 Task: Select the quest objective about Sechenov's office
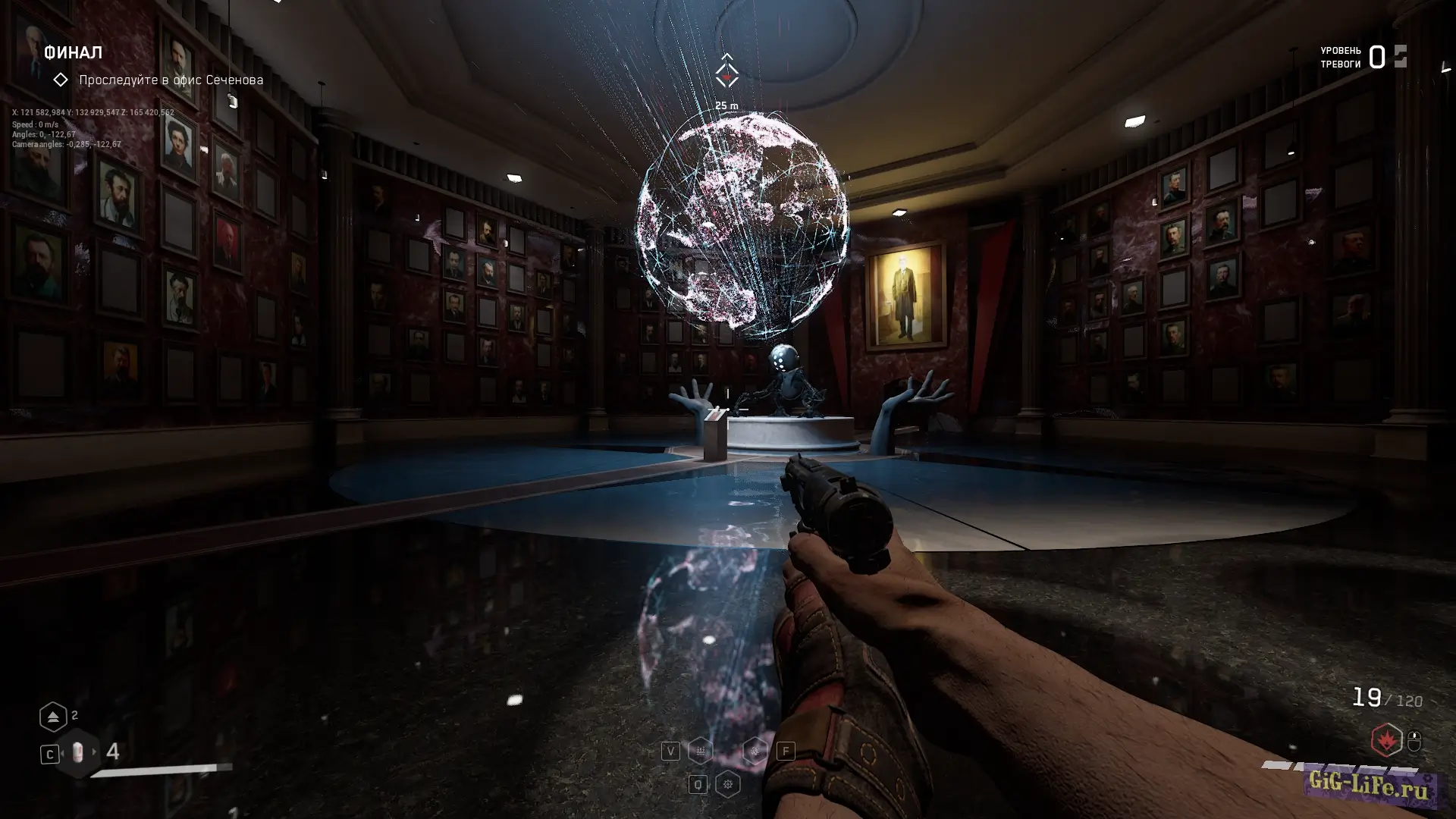(x=171, y=80)
